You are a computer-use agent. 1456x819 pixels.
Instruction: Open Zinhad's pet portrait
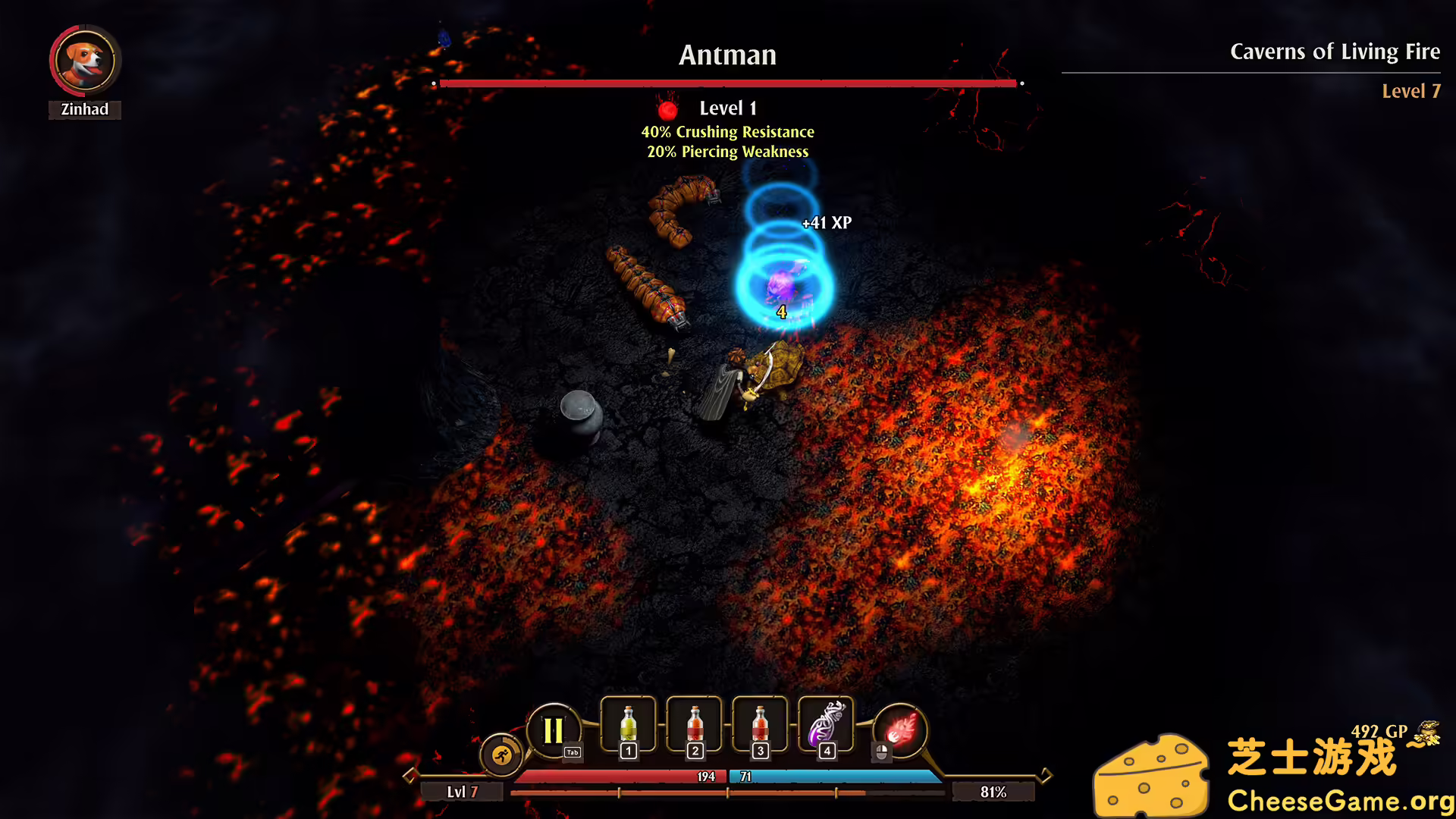(x=85, y=61)
